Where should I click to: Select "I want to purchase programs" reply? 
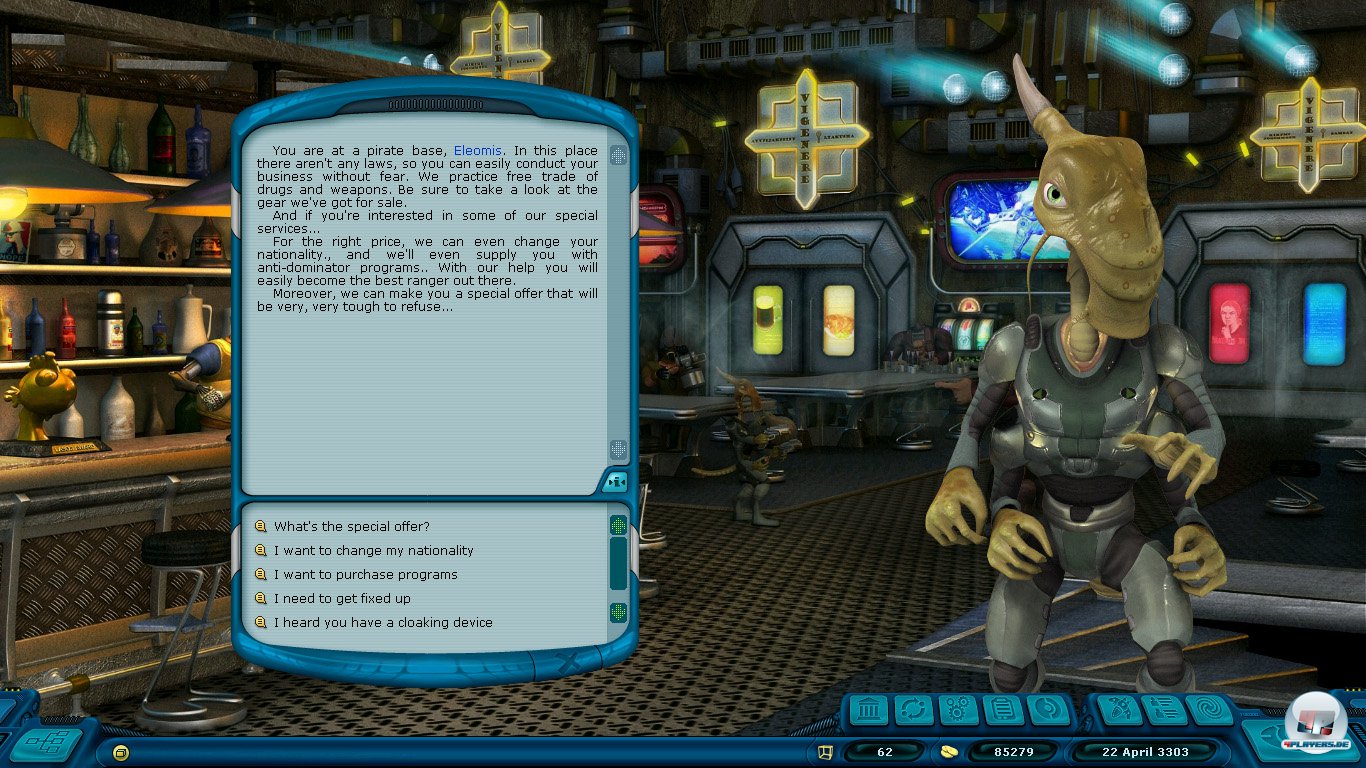[365, 574]
